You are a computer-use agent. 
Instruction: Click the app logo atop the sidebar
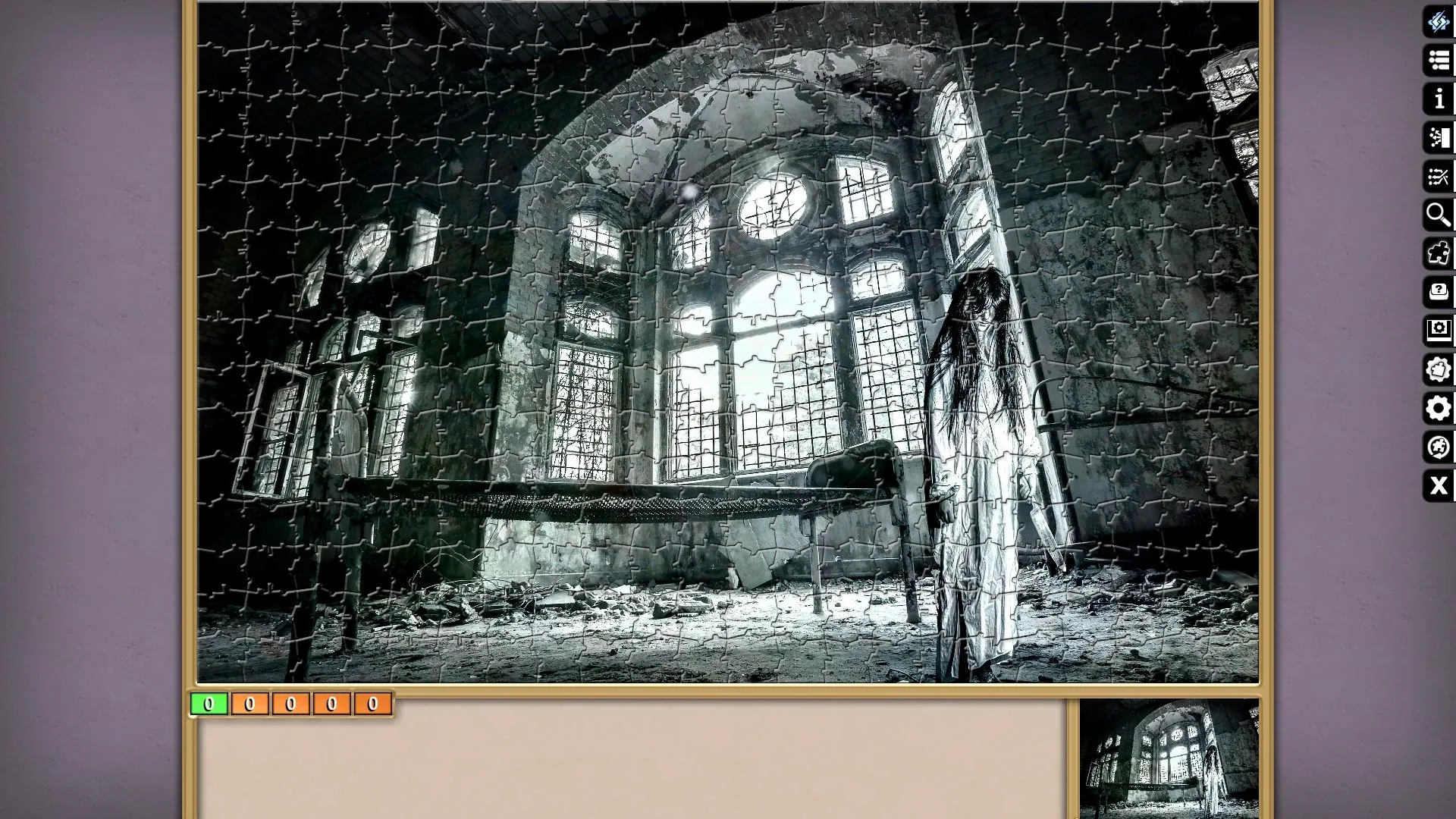pyautogui.click(x=1438, y=23)
